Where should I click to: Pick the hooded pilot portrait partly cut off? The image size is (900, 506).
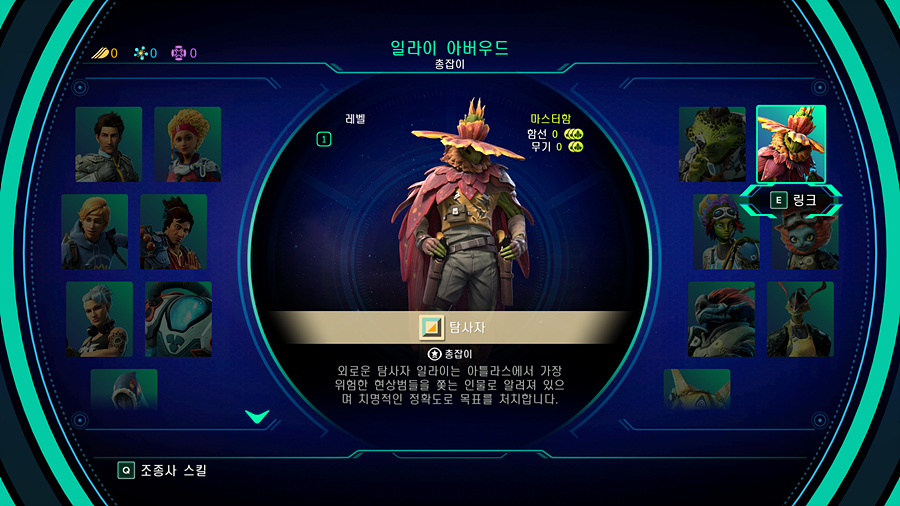124,388
